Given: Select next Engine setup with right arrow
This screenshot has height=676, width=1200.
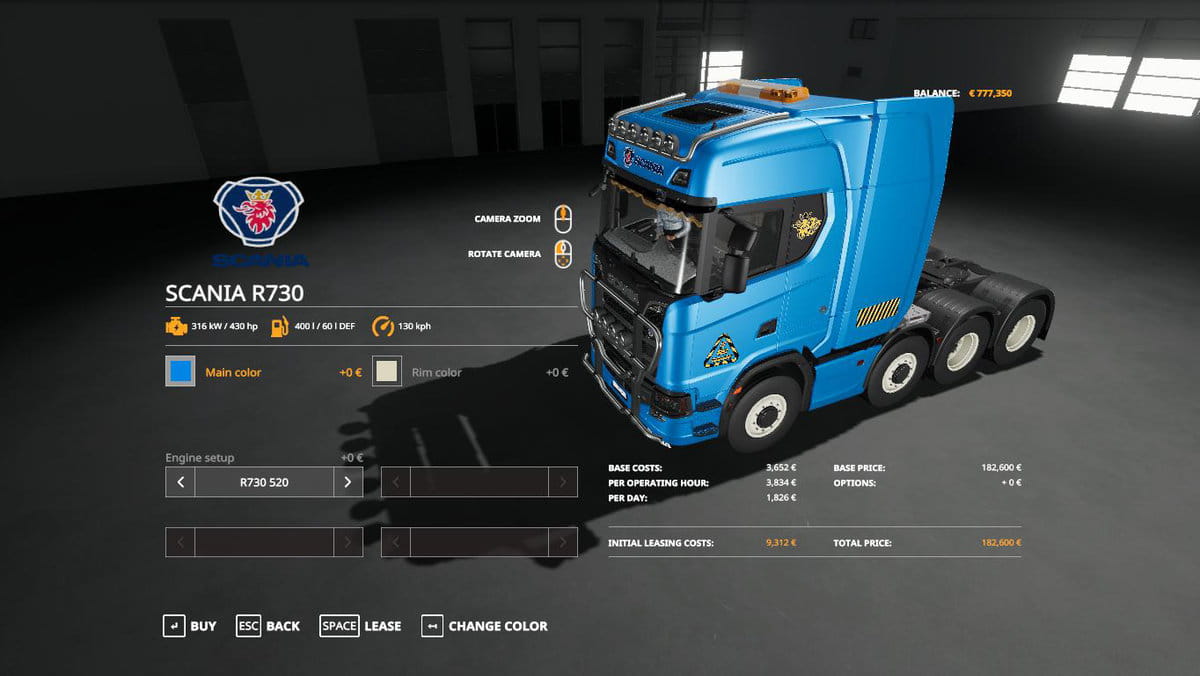Looking at the screenshot, I should (x=347, y=482).
